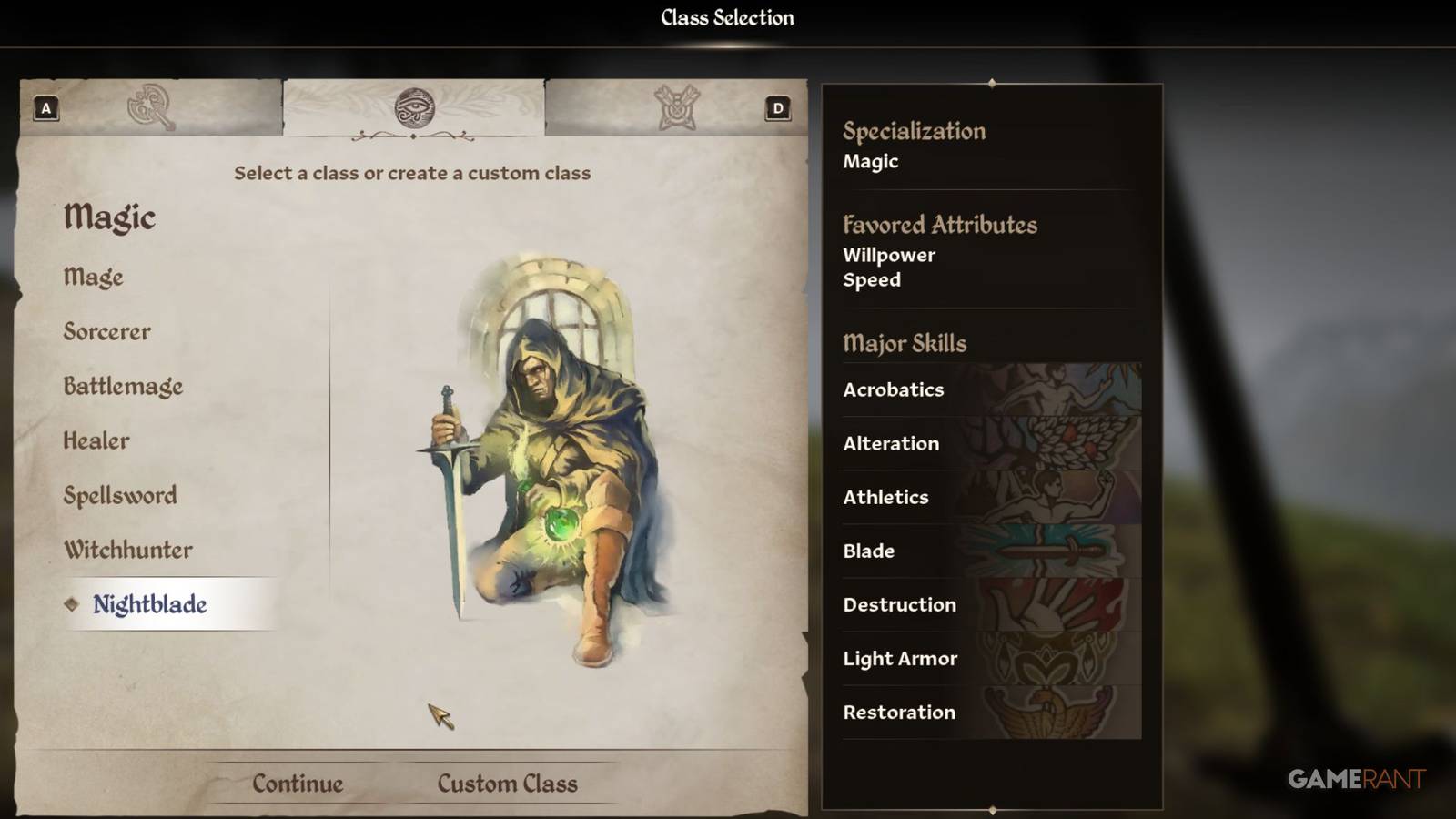Click the diamond marker atop the Specialization panel

(990, 82)
